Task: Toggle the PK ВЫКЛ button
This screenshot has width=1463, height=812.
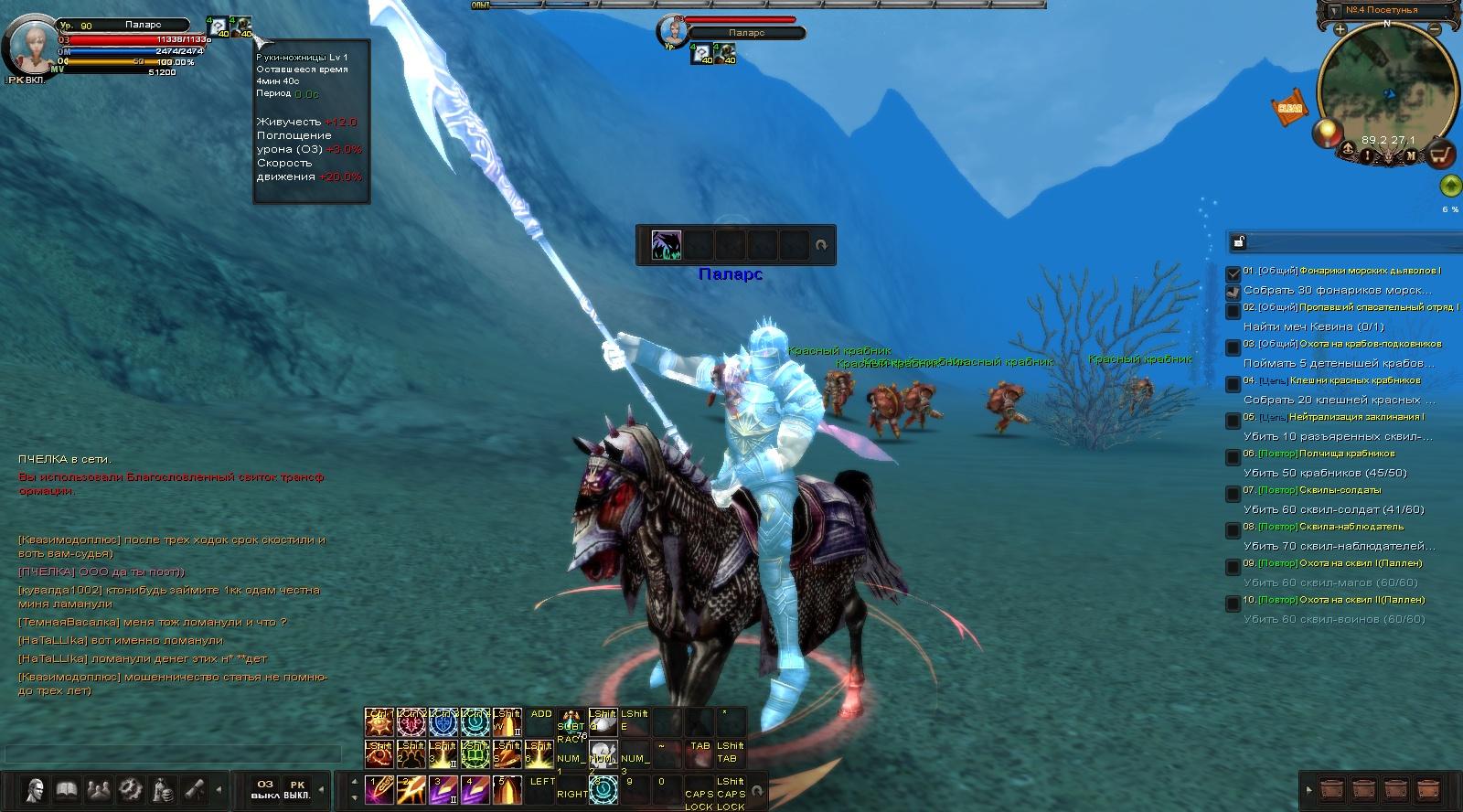Action: coord(297,789)
